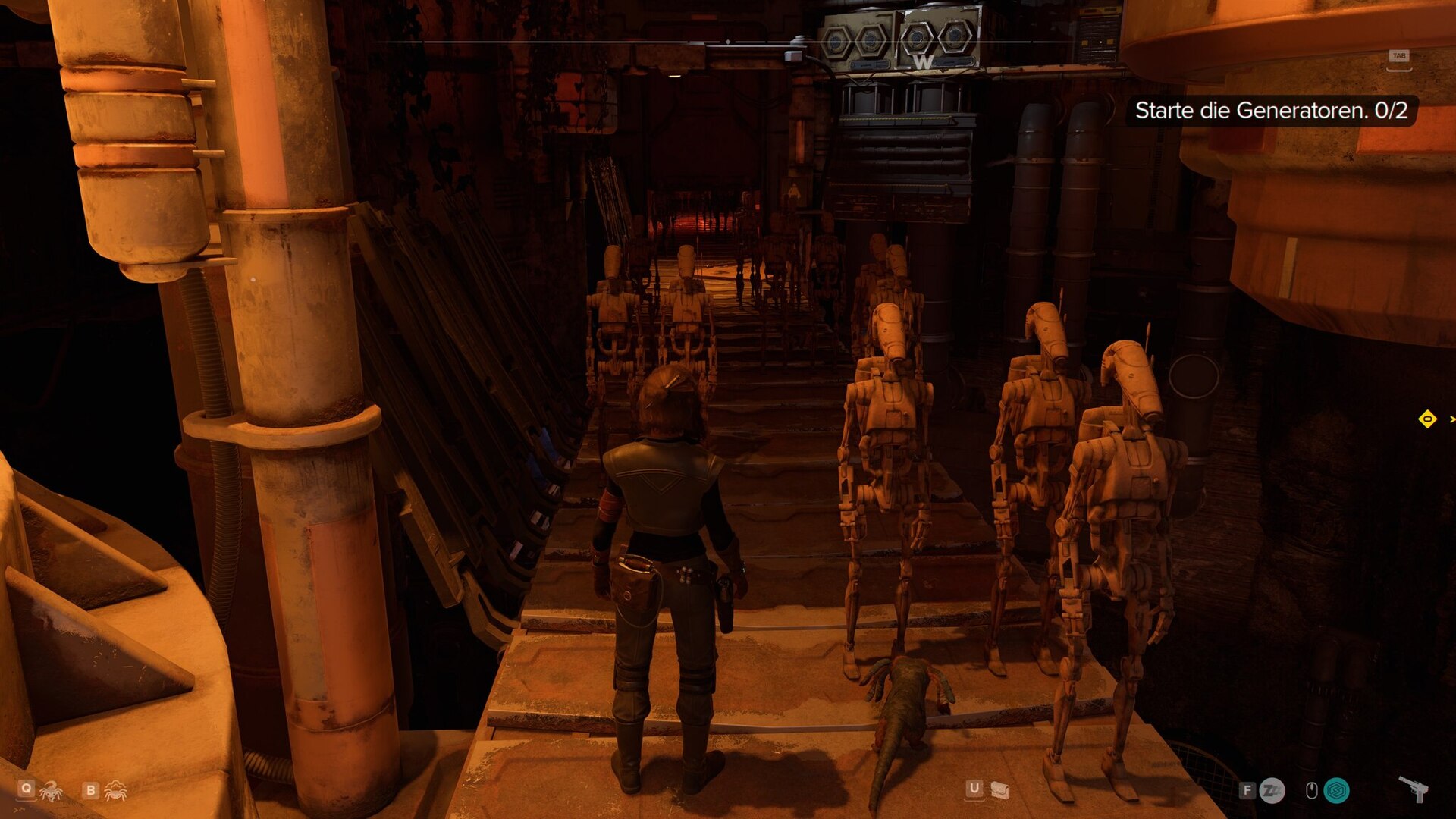1456x819 pixels.
Task: Click the blaster pistol weapon icon
Action: pyautogui.click(x=1414, y=789)
